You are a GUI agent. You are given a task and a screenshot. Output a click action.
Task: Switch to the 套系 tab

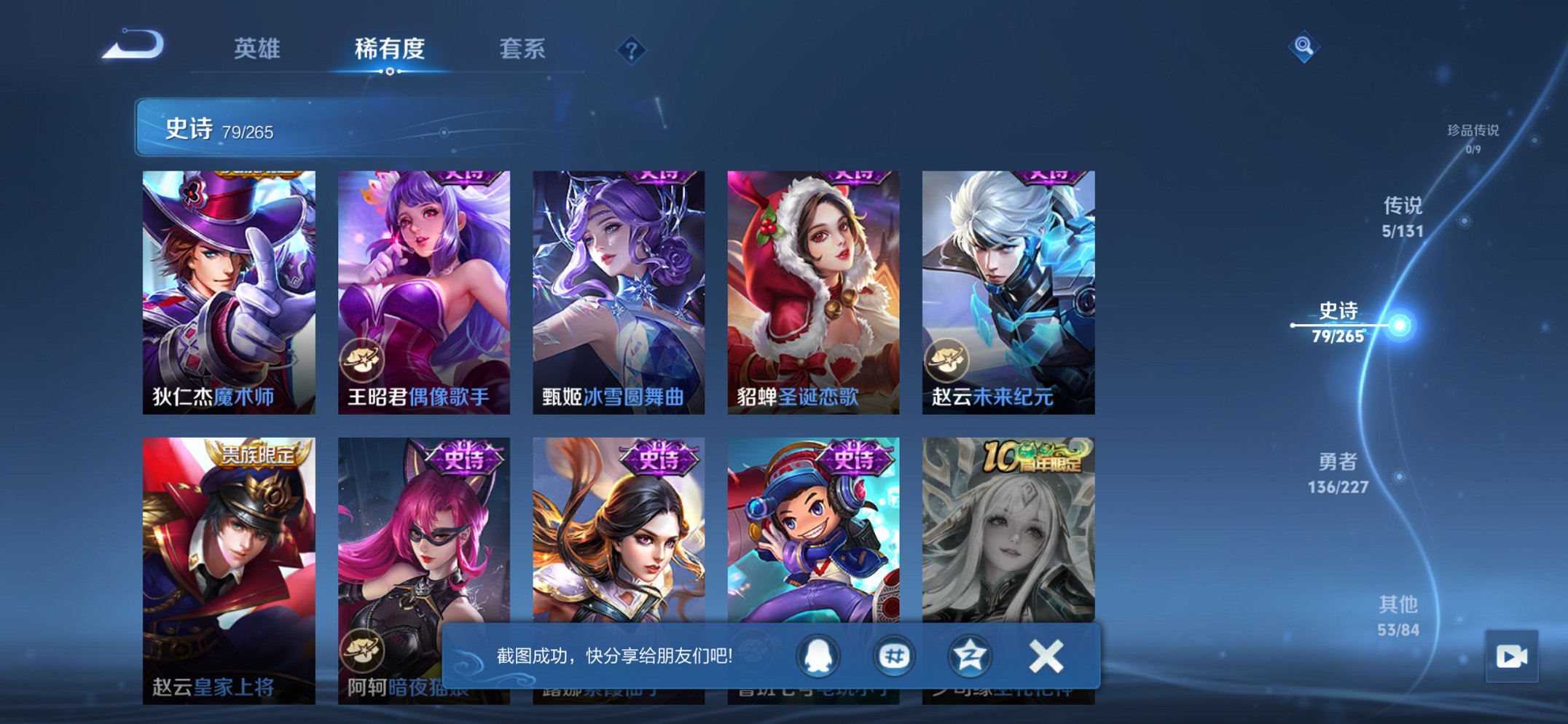tap(523, 50)
